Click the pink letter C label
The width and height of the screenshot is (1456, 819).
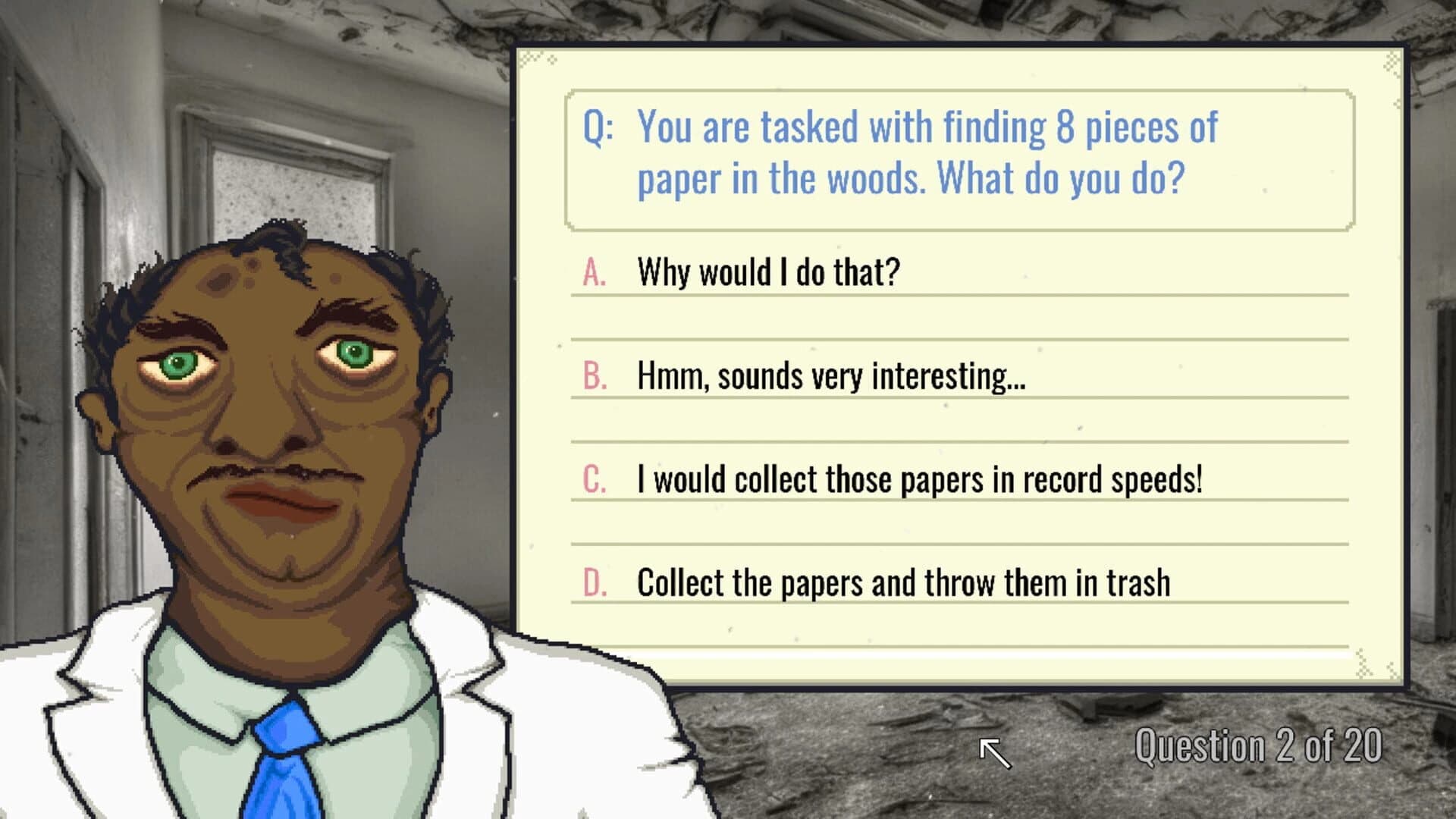[x=595, y=477]
